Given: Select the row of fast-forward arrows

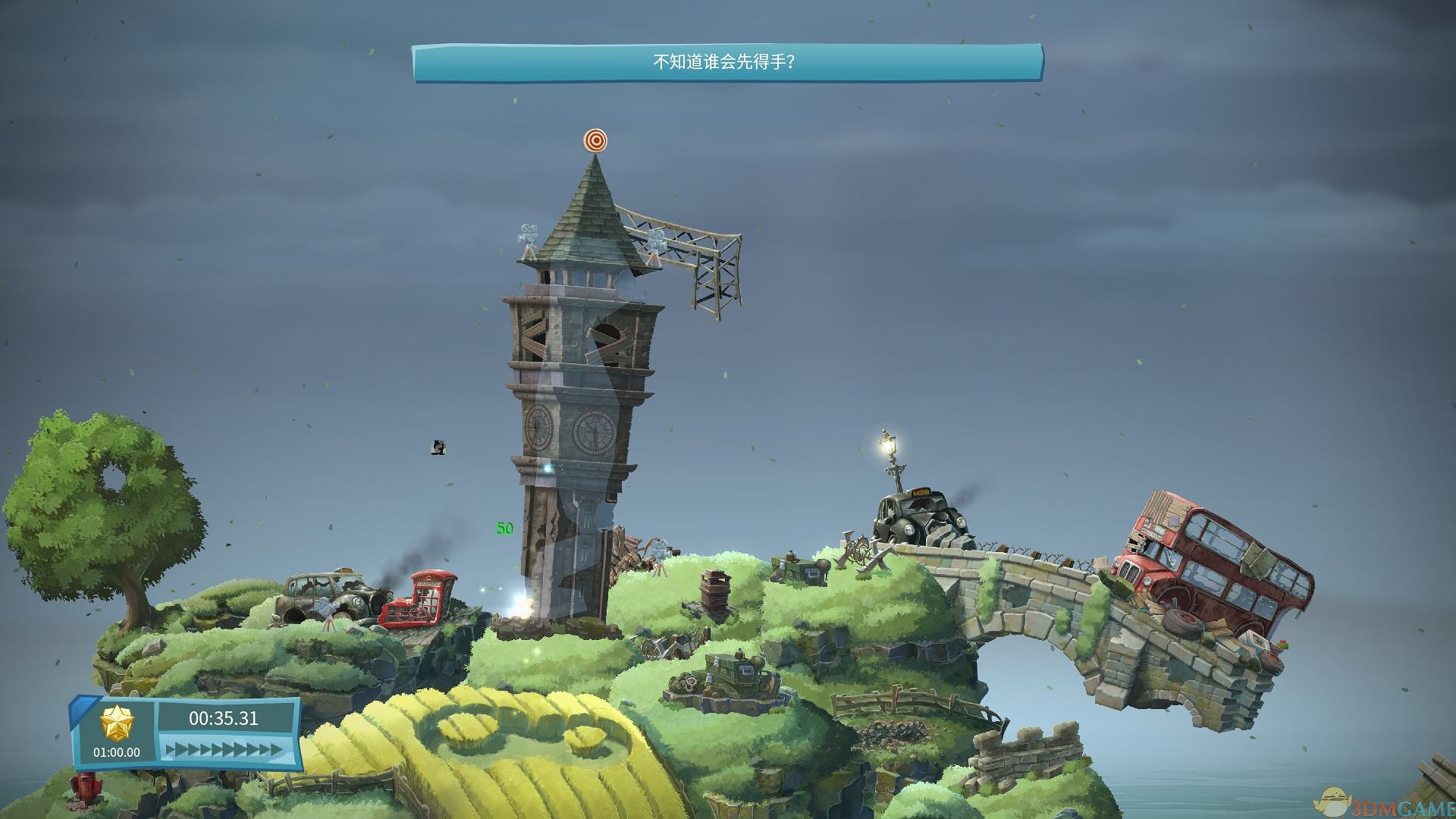Looking at the screenshot, I should coord(224,750).
